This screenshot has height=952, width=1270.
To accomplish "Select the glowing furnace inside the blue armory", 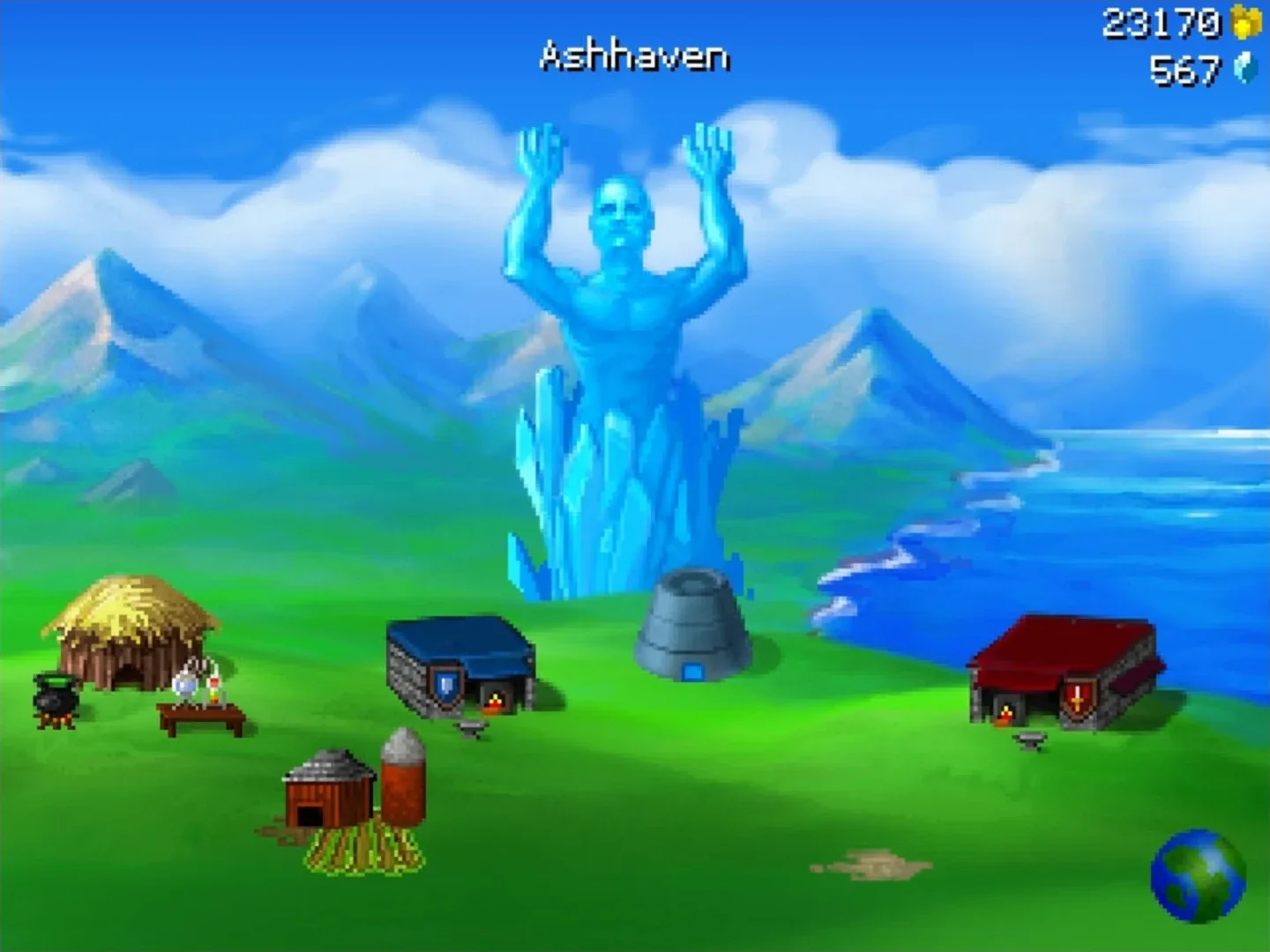I will coord(494,702).
